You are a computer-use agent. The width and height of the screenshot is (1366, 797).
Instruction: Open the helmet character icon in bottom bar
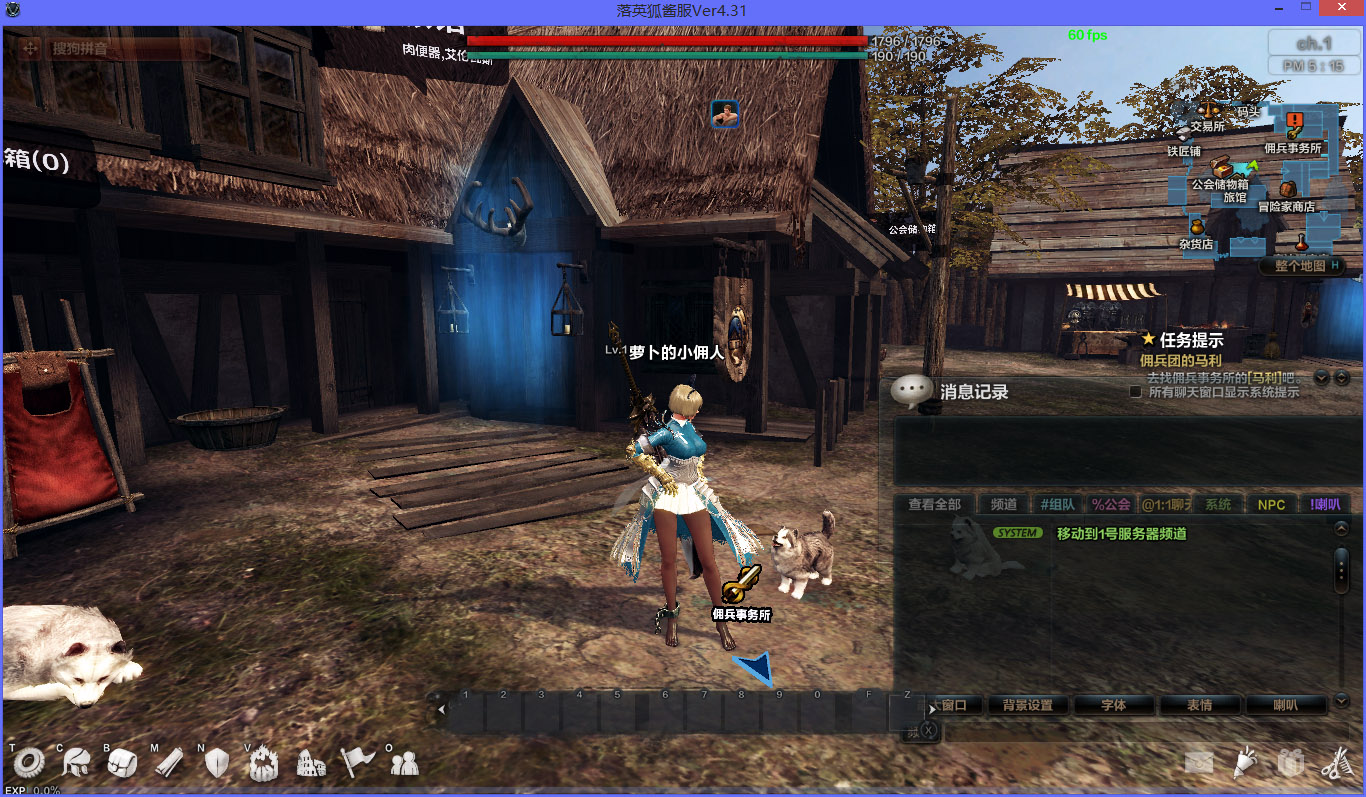pyautogui.click(x=76, y=763)
